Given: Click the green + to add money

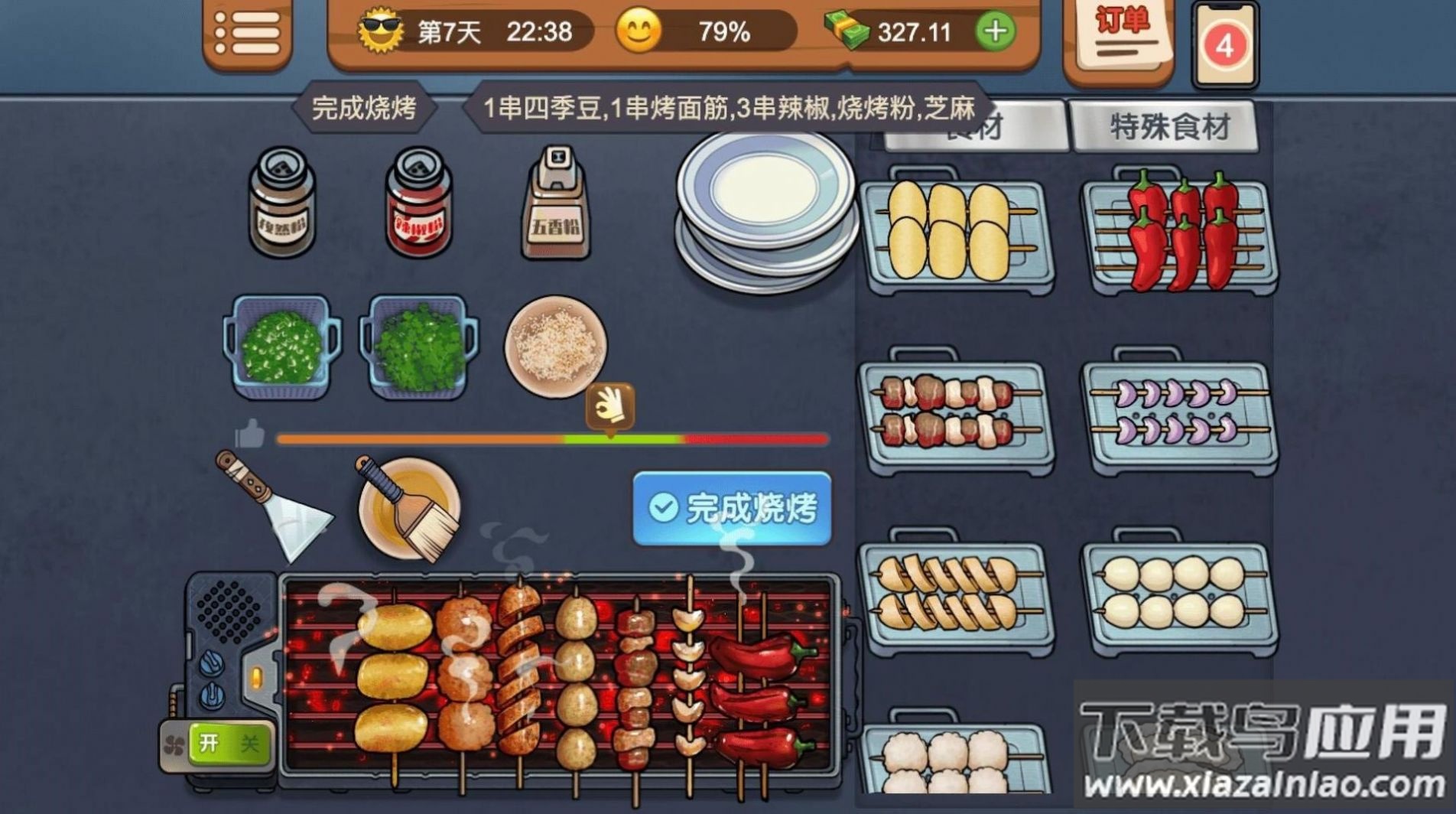Looking at the screenshot, I should pyautogui.click(x=998, y=32).
